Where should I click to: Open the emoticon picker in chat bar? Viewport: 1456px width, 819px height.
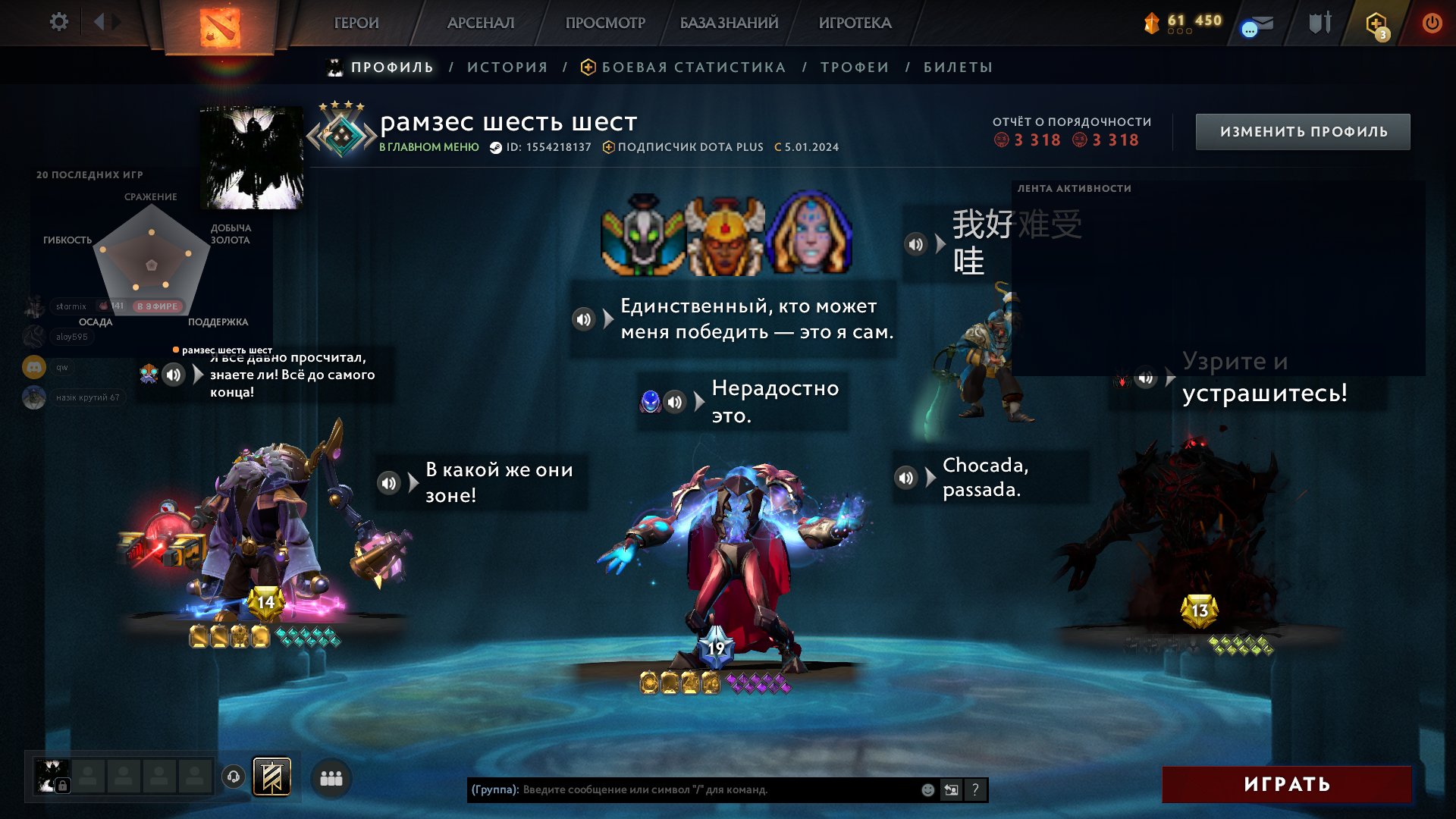point(927,790)
